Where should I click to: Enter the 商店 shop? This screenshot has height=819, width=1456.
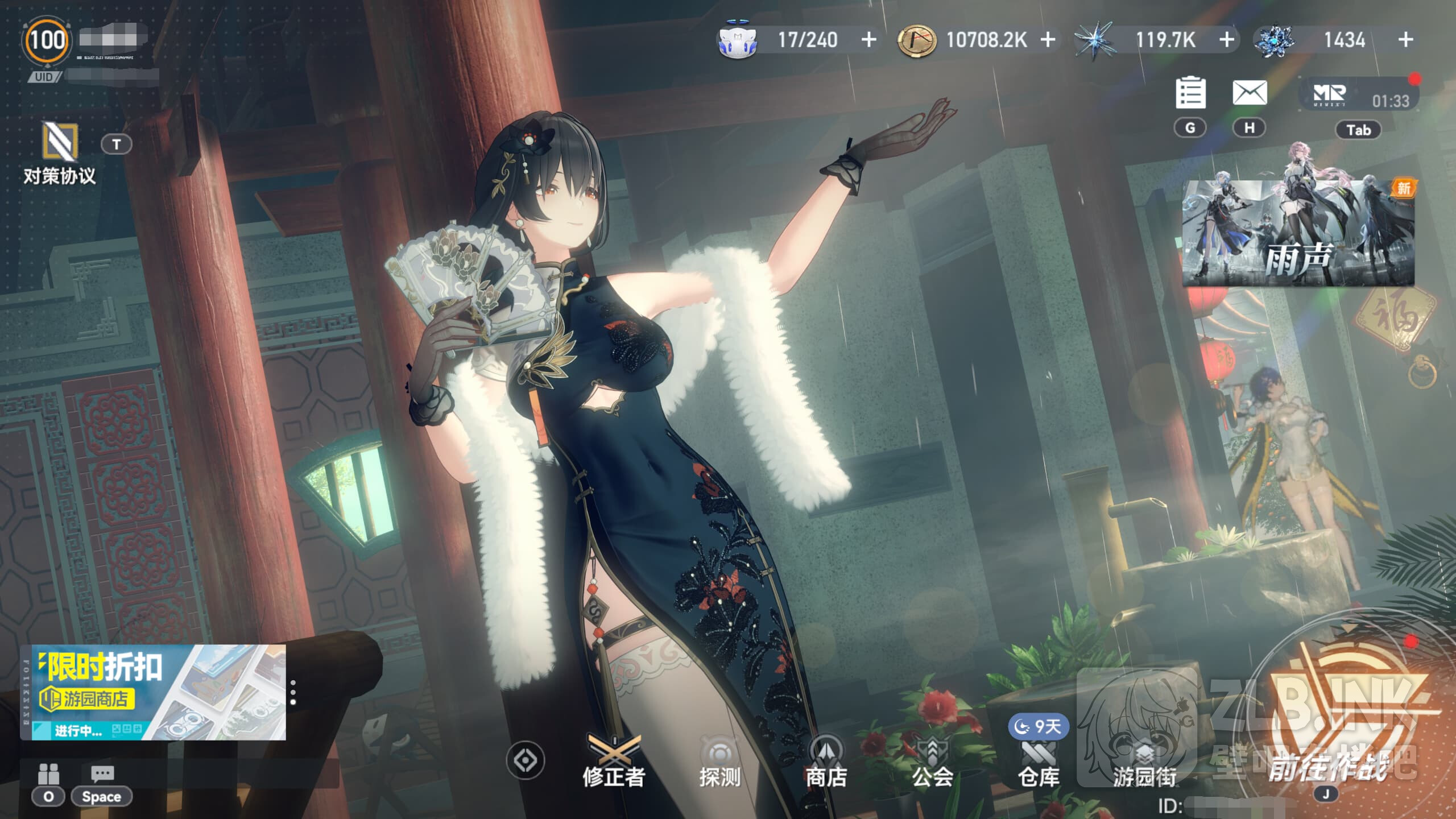tap(826, 761)
